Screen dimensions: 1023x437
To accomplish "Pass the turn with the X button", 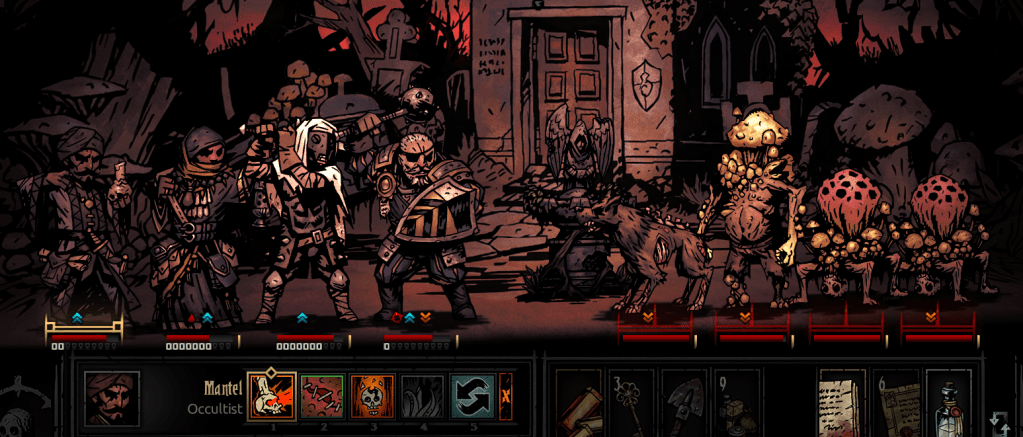I will pos(506,396).
